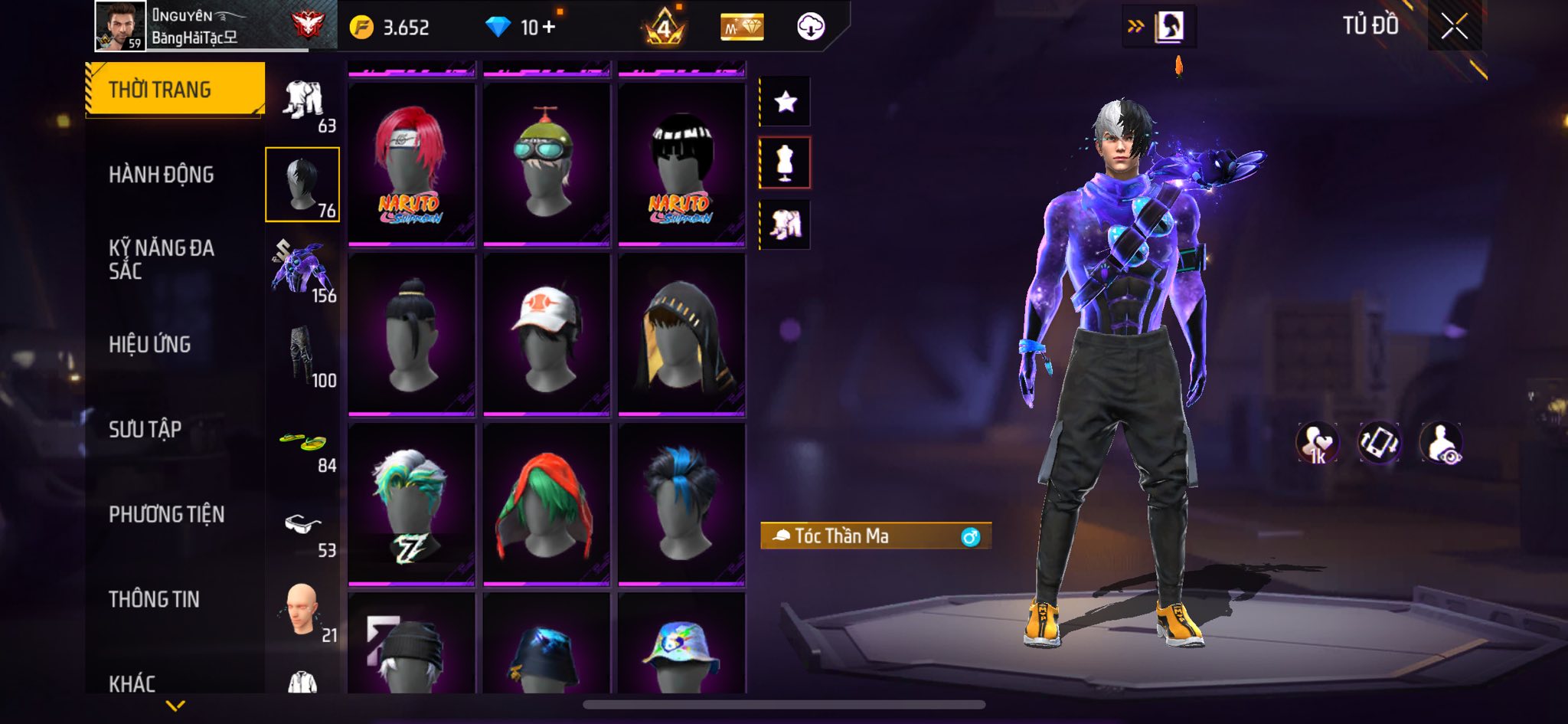
Task: Open the Thời Trang tab
Action: (x=175, y=90)
